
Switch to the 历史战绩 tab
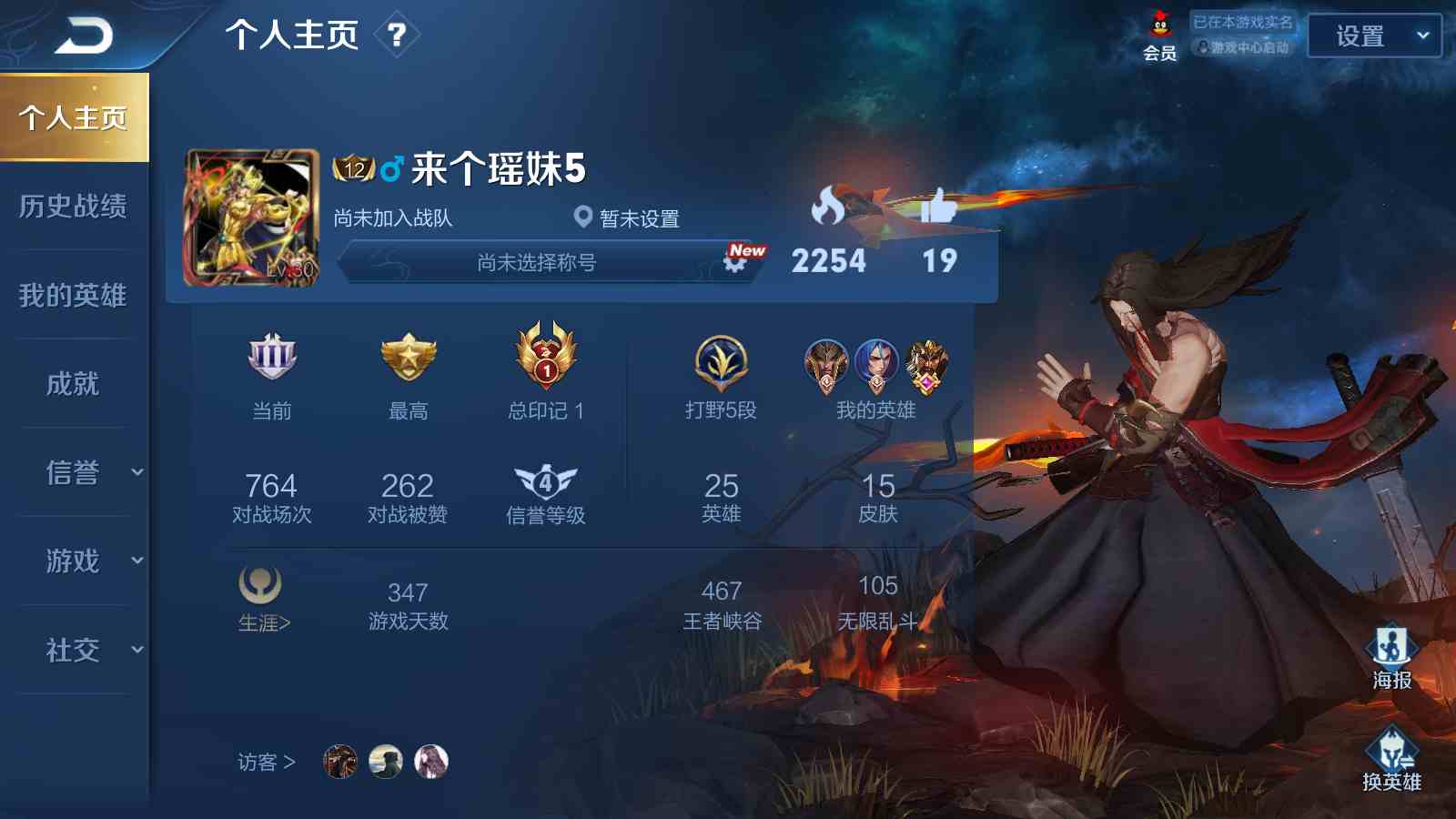73,207
